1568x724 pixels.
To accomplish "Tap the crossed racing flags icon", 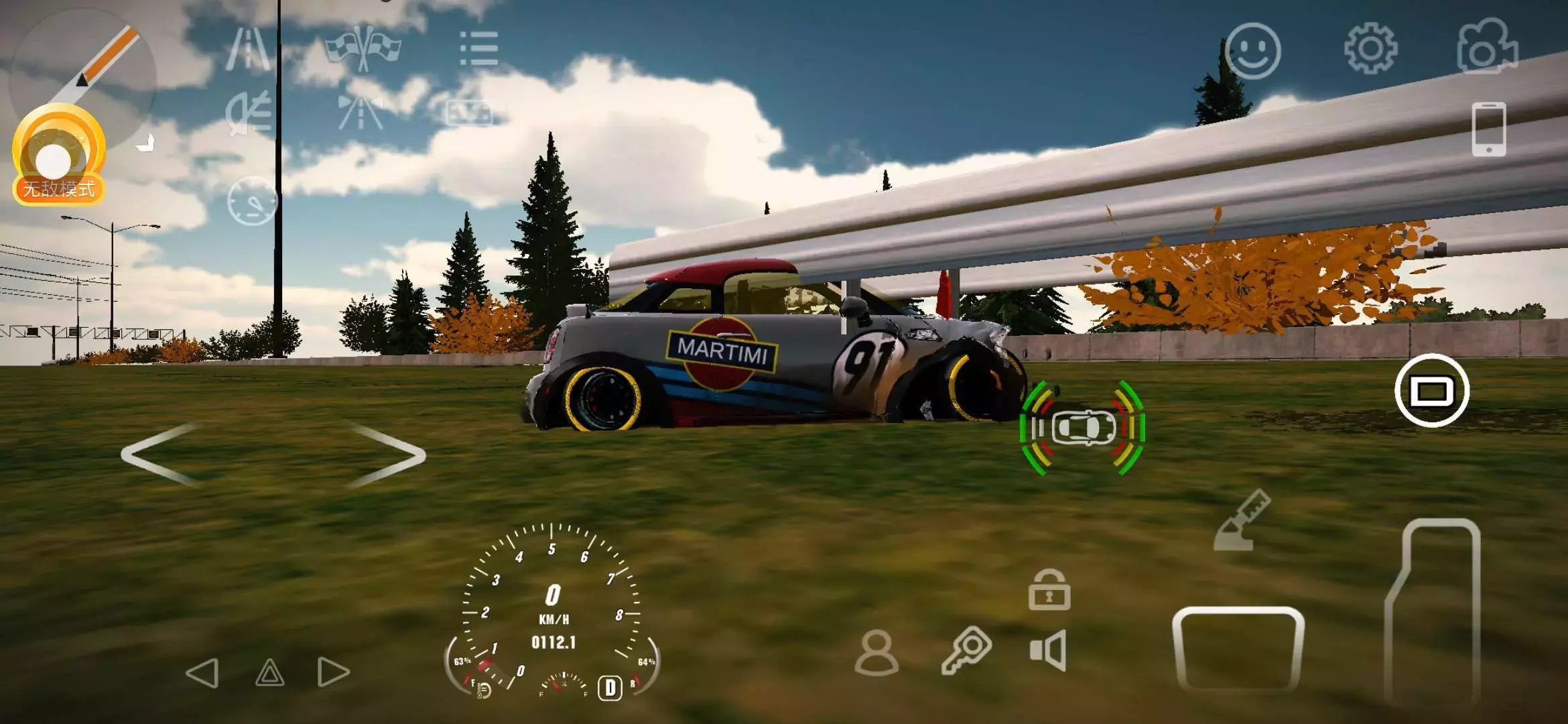I will [363, 47].
